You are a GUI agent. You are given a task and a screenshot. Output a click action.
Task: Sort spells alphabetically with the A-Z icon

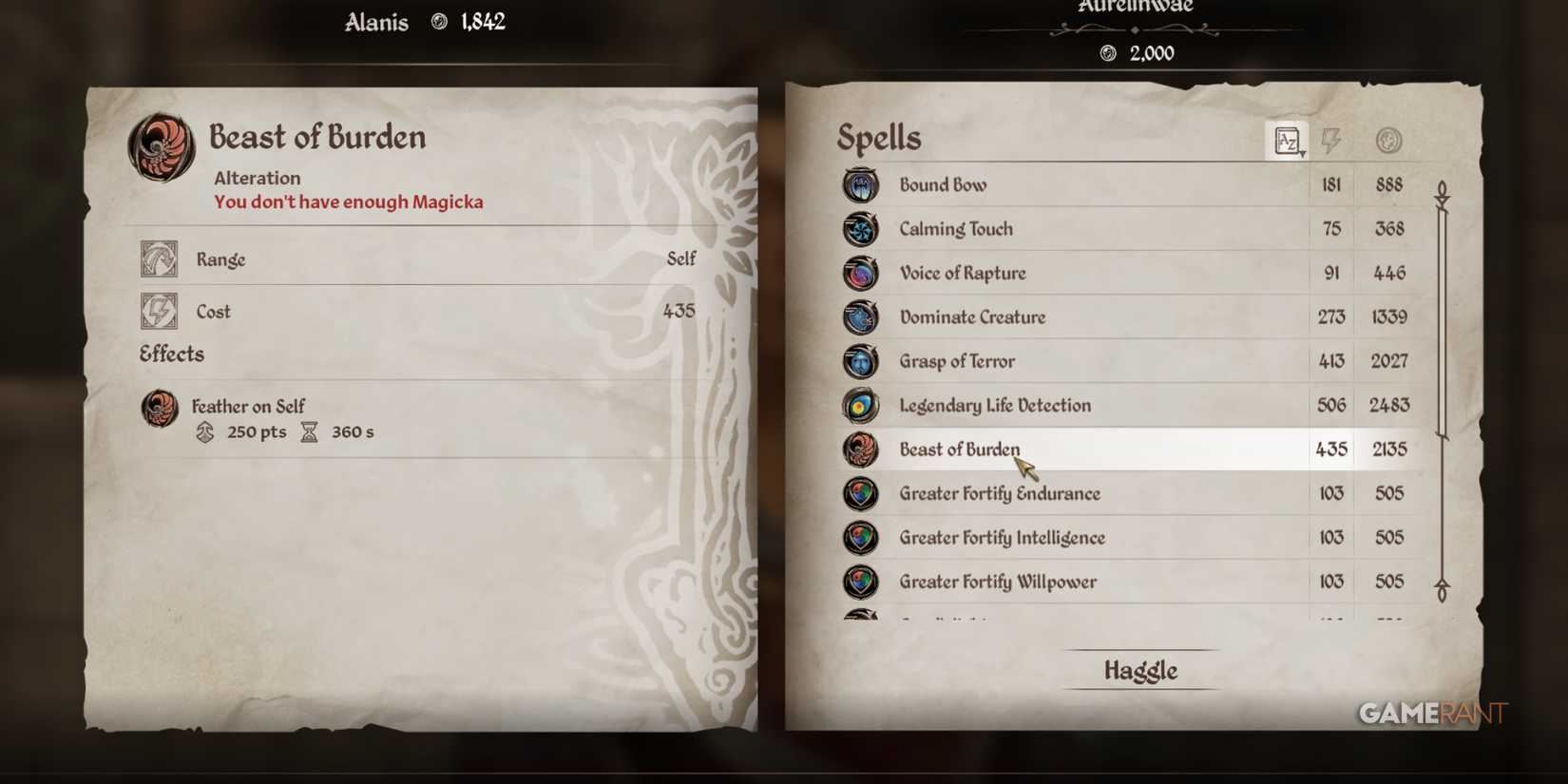[x=1289, y=139]
